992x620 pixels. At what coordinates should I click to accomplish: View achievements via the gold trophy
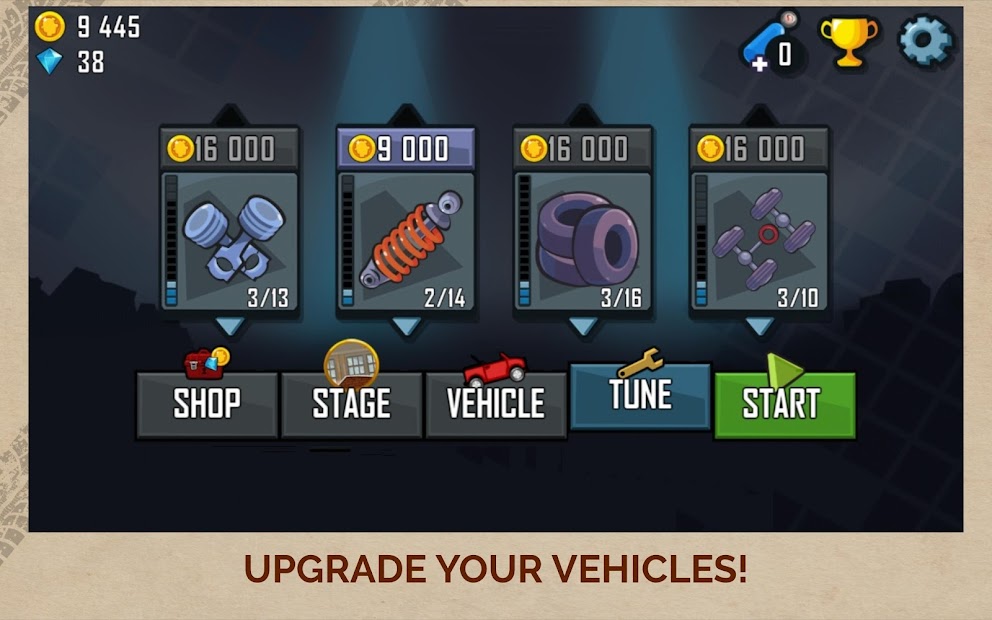(849, 42)
